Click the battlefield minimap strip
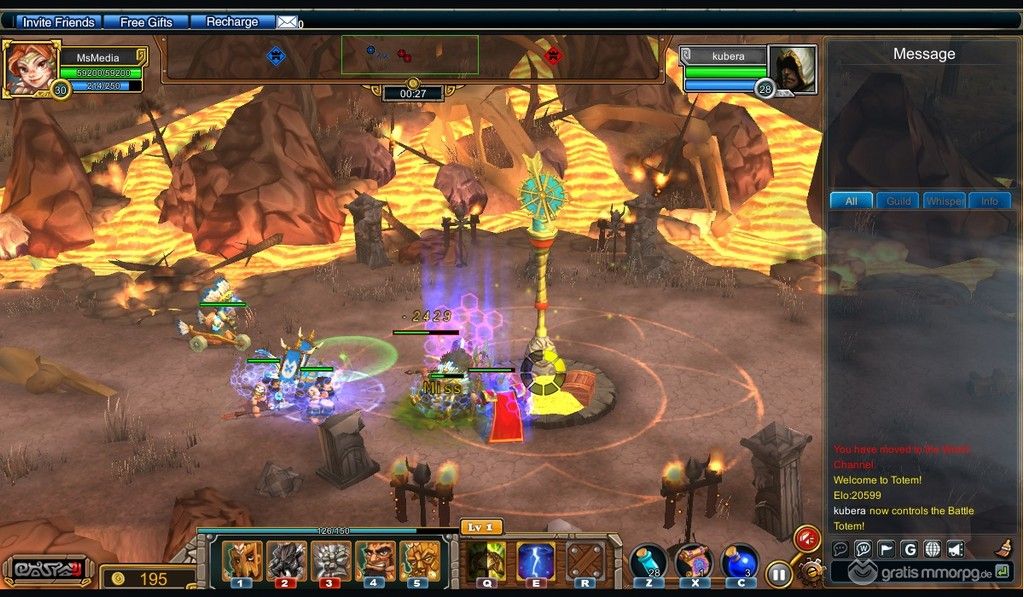1024x597 pixels. (x=409, y=55)
